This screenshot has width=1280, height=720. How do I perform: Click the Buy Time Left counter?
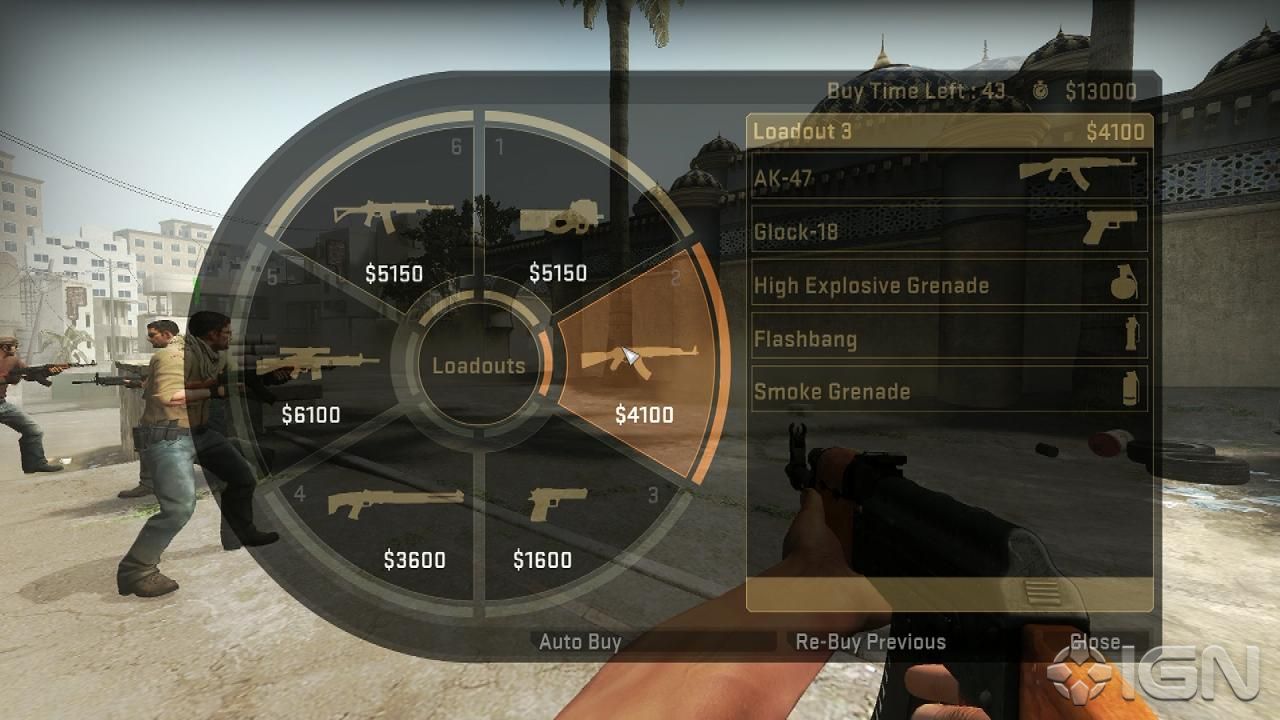pos(915,90)
